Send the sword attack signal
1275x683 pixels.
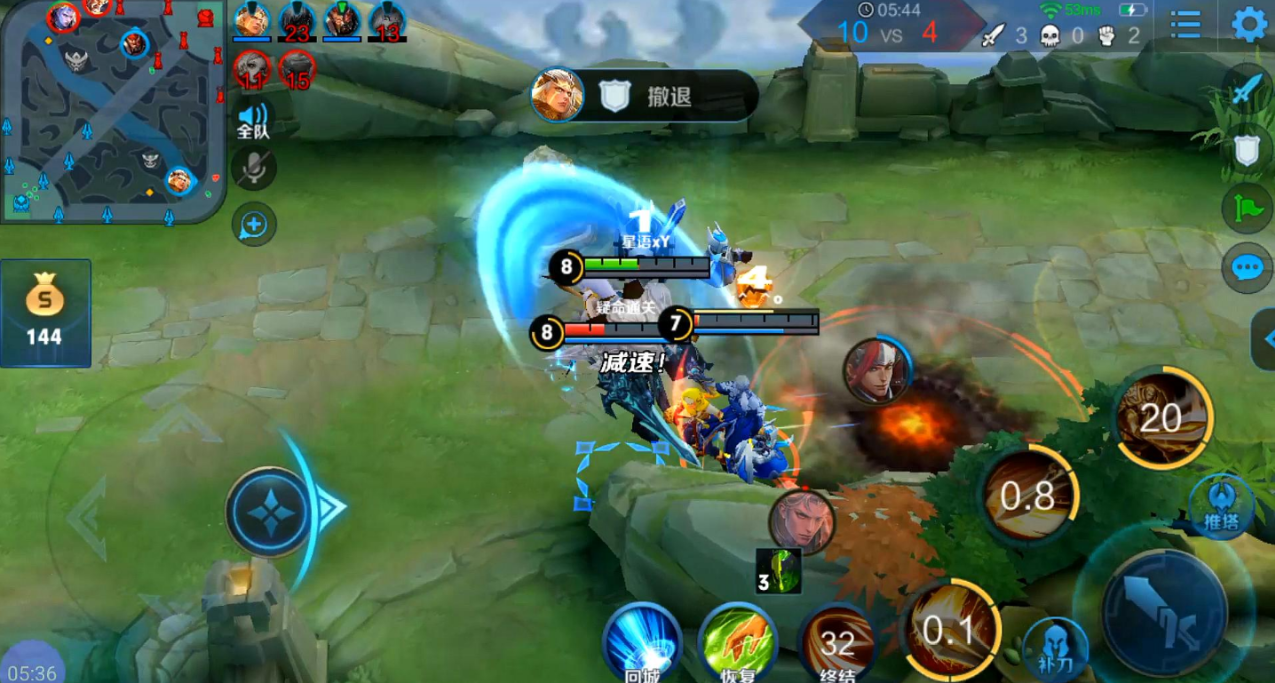point(1246,91)
